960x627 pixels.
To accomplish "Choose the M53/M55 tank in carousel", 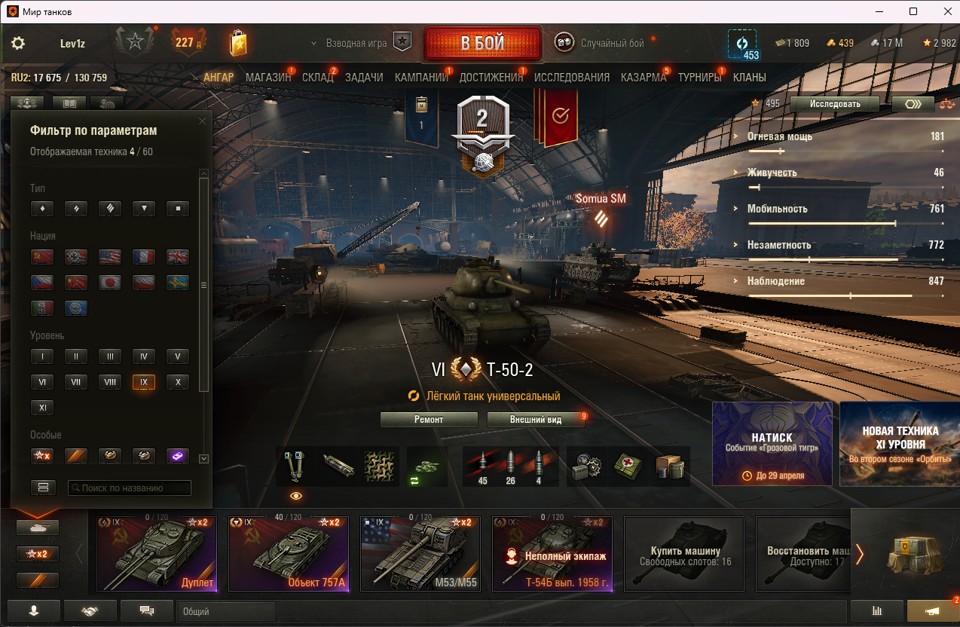I will pyautogui.click(x=420, y=553).
